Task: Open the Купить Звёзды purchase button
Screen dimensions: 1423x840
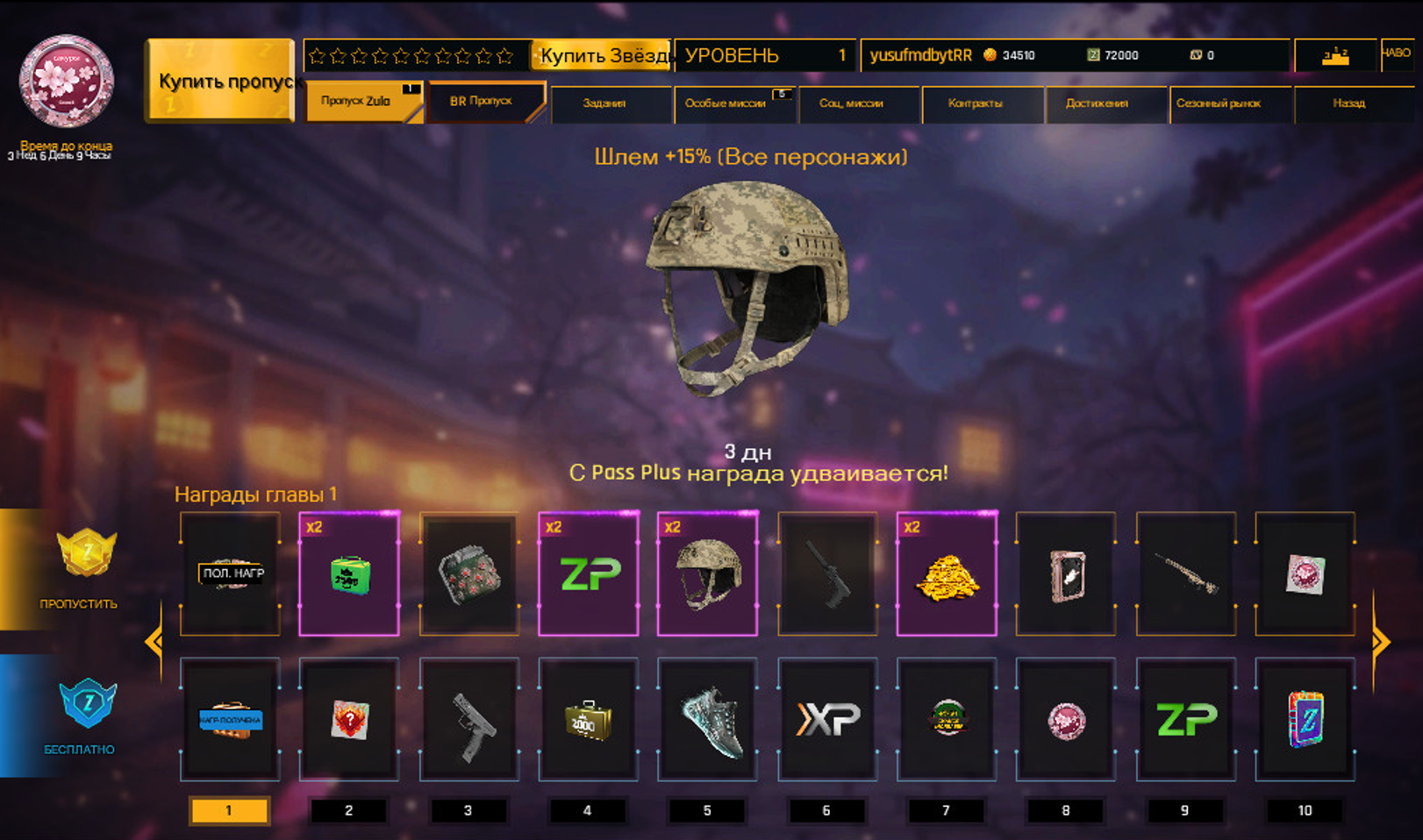Action: pyautogui.click(x=602, y=55)
